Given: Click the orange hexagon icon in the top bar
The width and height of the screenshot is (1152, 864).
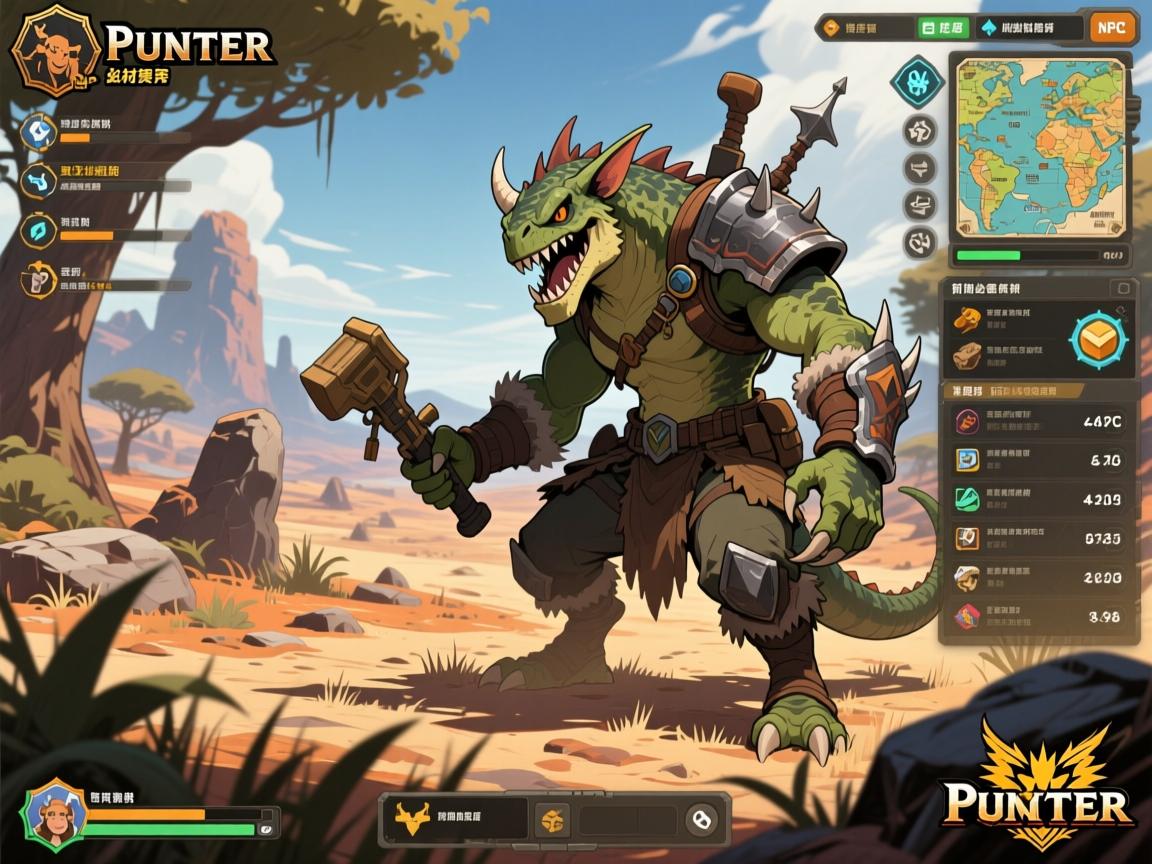Looking at the screenshot, I should (x=832, y=28).
